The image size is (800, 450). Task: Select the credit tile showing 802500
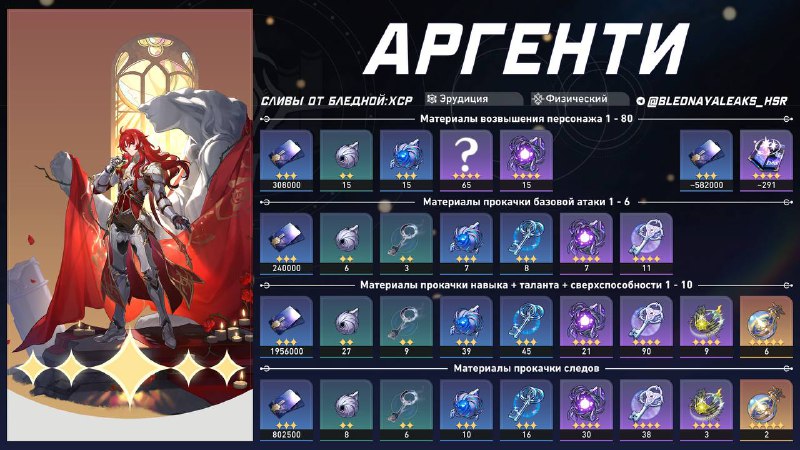pos(285,404)
